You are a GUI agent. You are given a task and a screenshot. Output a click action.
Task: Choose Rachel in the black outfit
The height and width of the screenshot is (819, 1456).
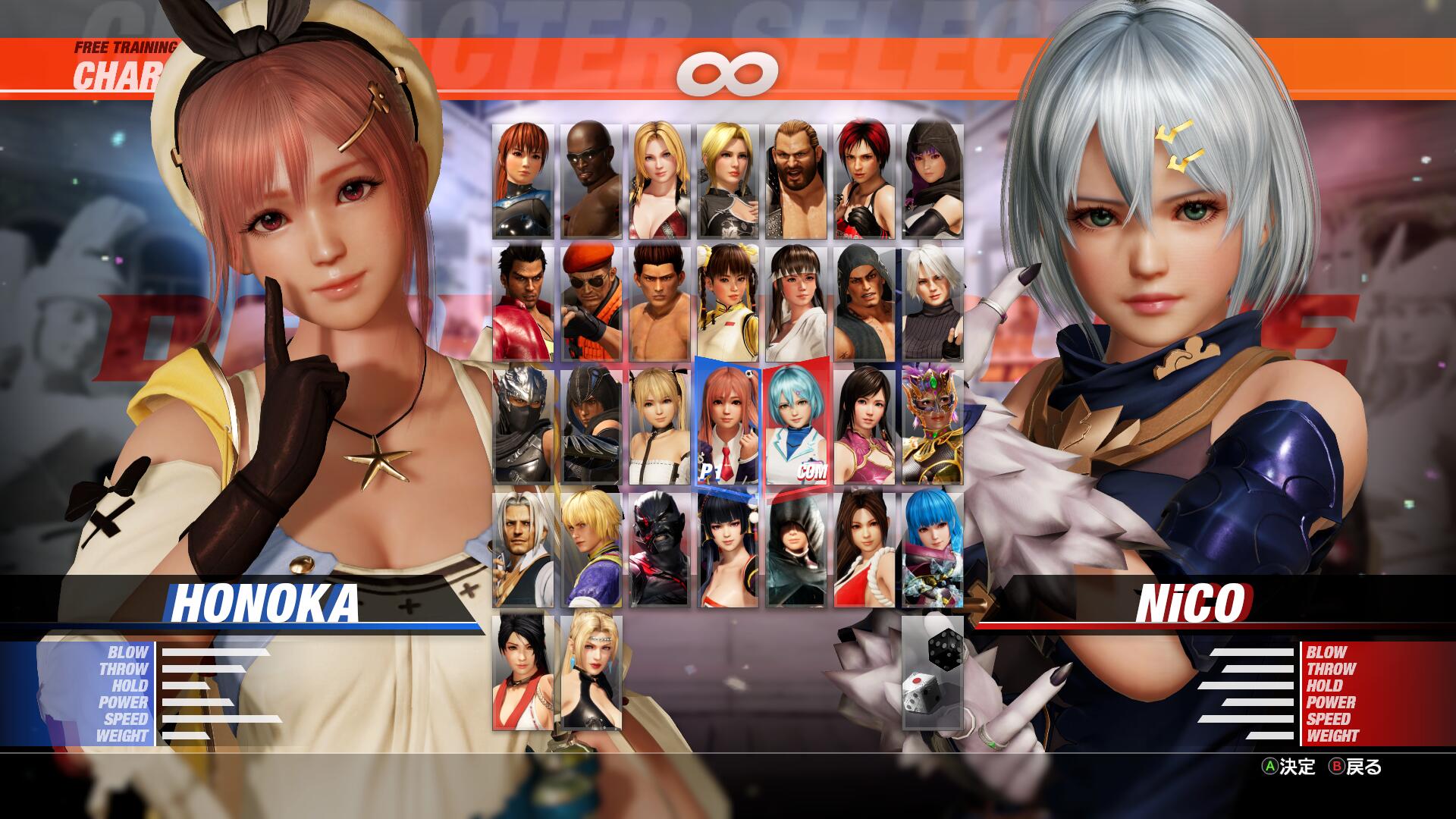tap(591, 673)
